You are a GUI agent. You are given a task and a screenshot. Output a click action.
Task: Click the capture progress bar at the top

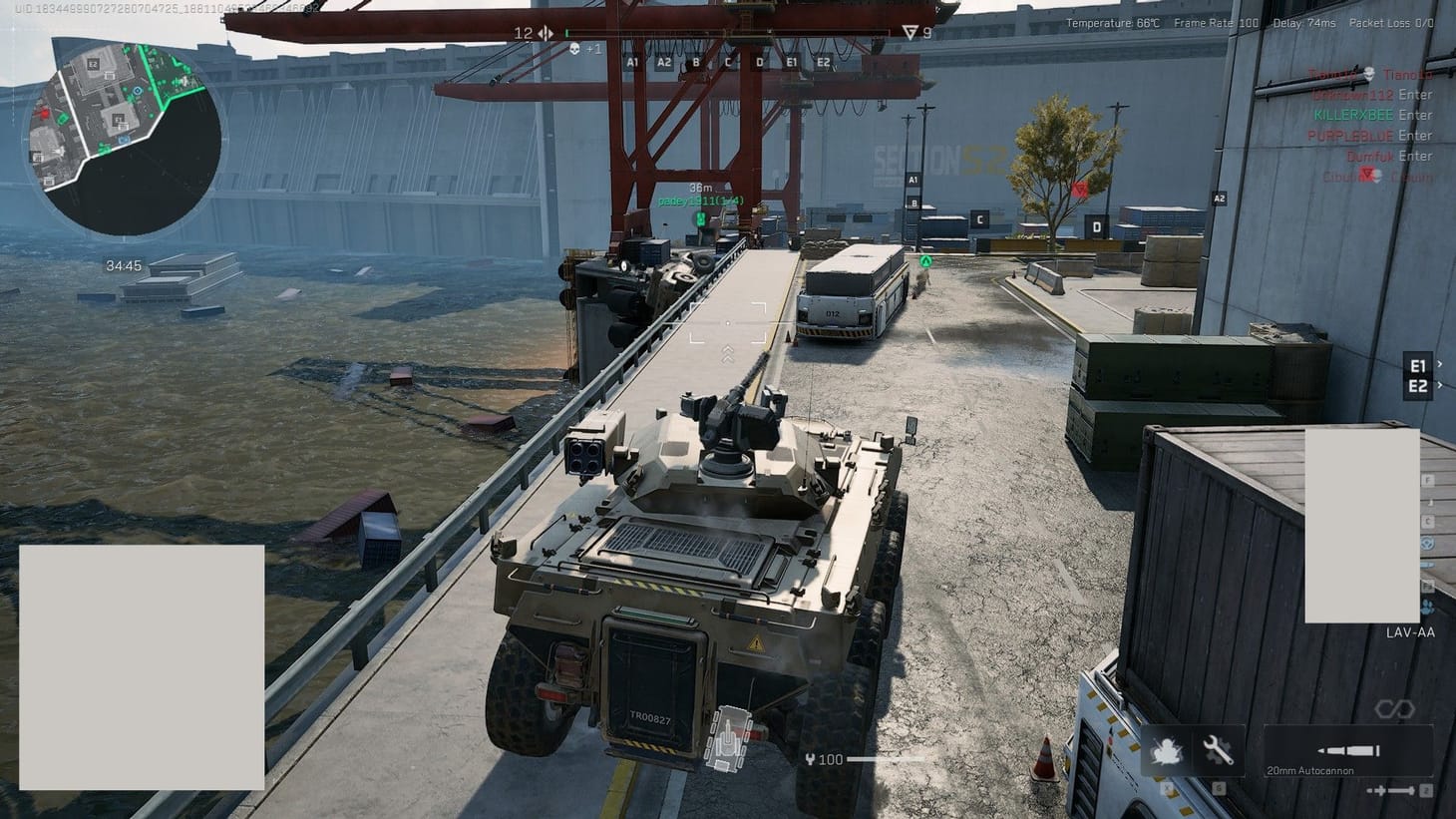click(728, 32)
